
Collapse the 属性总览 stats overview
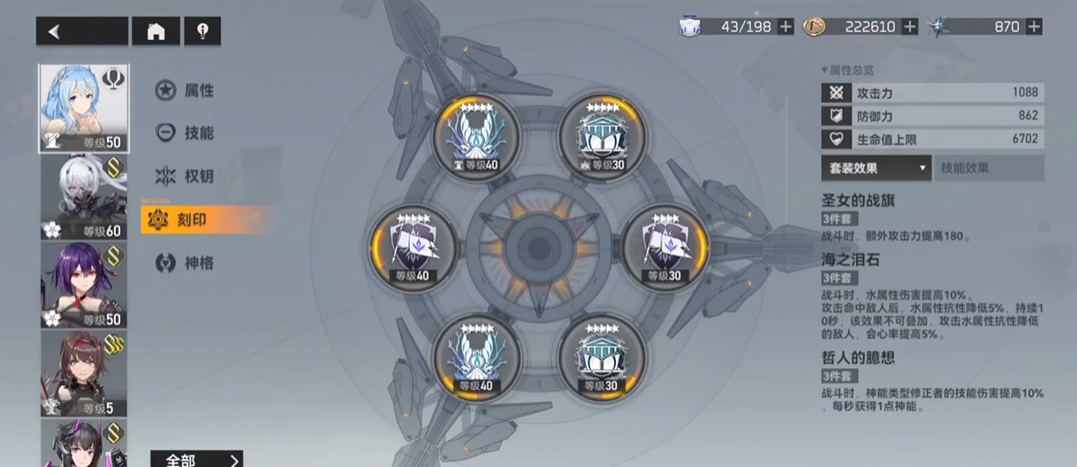click(848, 70)
